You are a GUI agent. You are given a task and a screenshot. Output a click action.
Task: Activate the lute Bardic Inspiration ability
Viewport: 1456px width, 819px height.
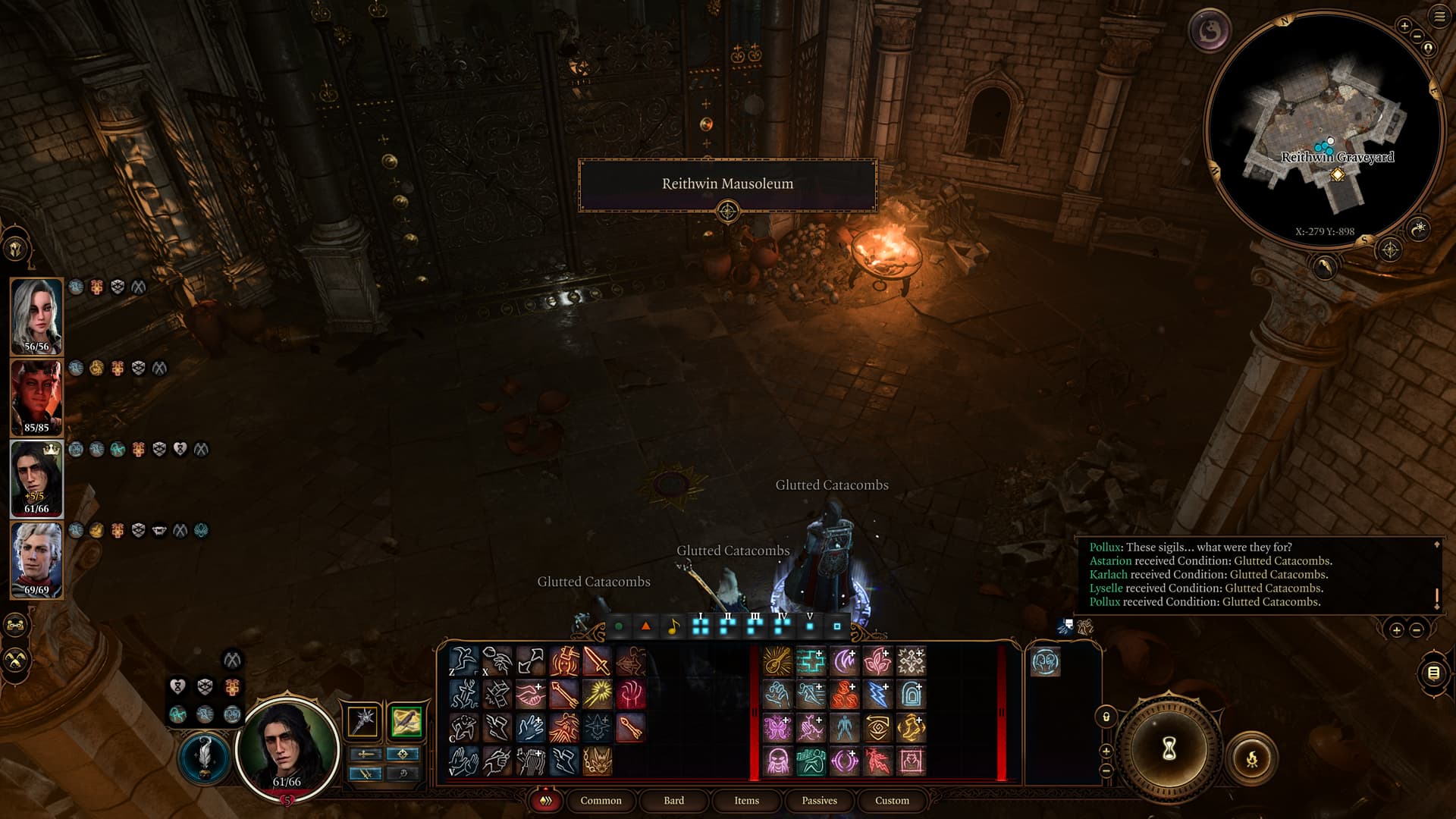[x=777, y=661]
